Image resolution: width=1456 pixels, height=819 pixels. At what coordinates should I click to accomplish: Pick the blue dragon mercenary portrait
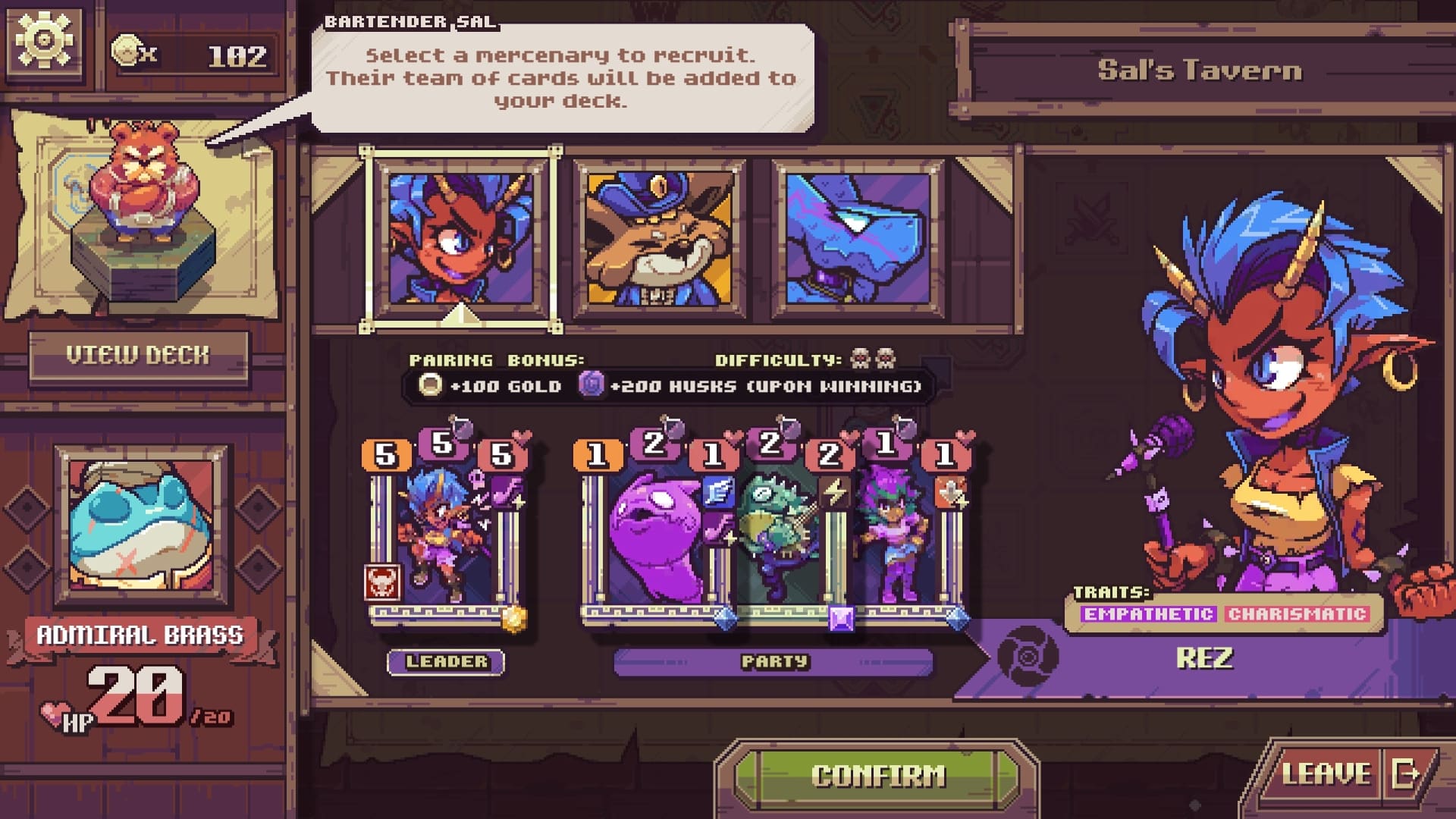click(858, 239)
